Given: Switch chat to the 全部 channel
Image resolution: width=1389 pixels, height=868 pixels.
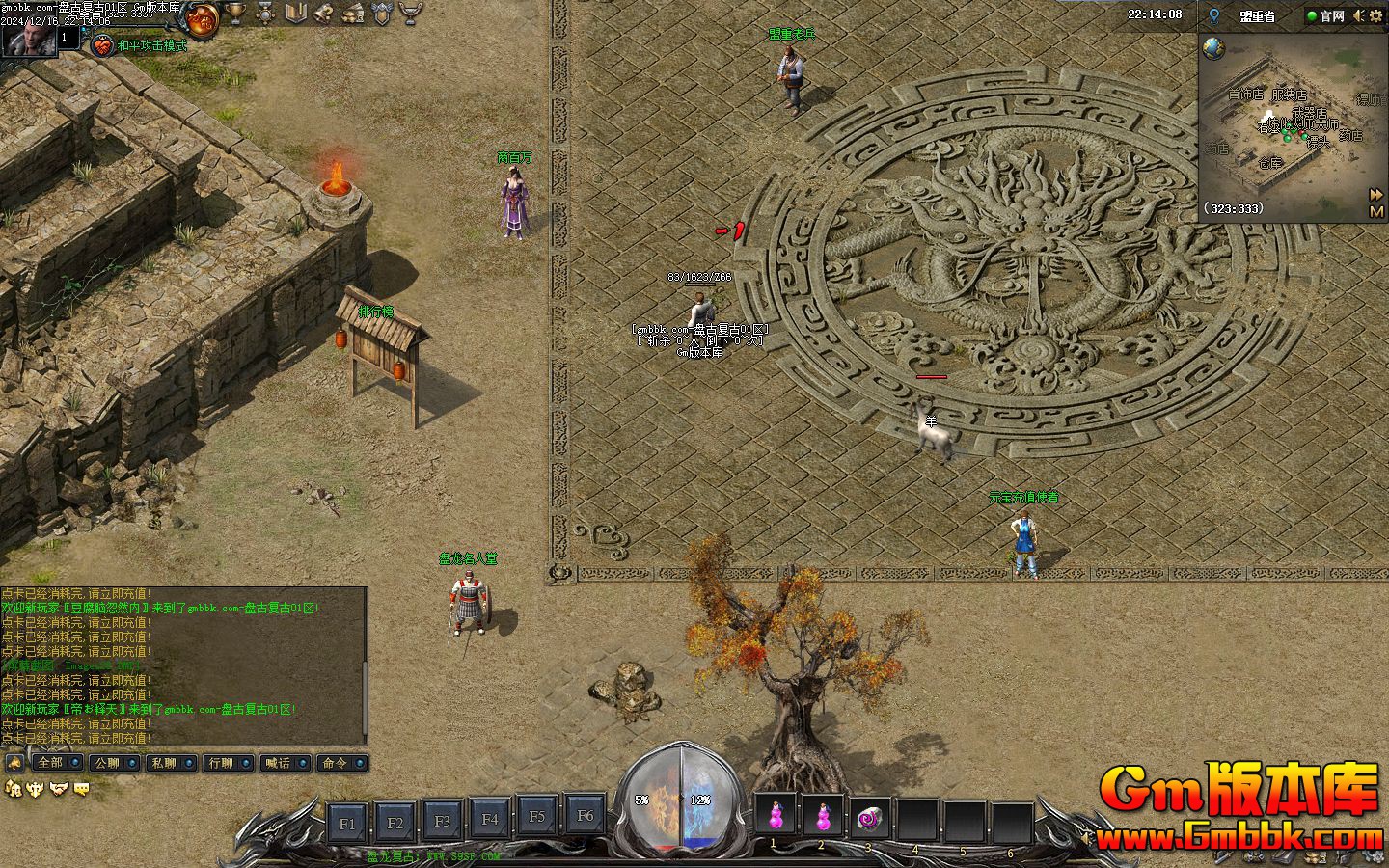Looking at the screenshot, I should [50, 763].
